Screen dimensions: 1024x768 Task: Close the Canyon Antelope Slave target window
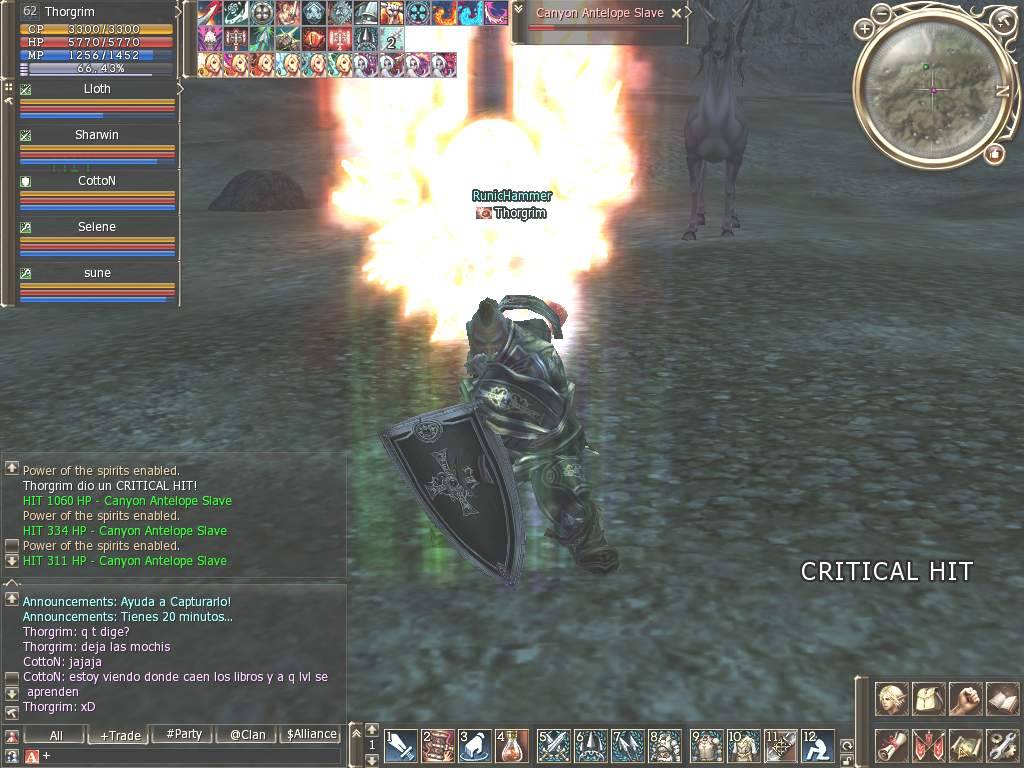point(677,13)
